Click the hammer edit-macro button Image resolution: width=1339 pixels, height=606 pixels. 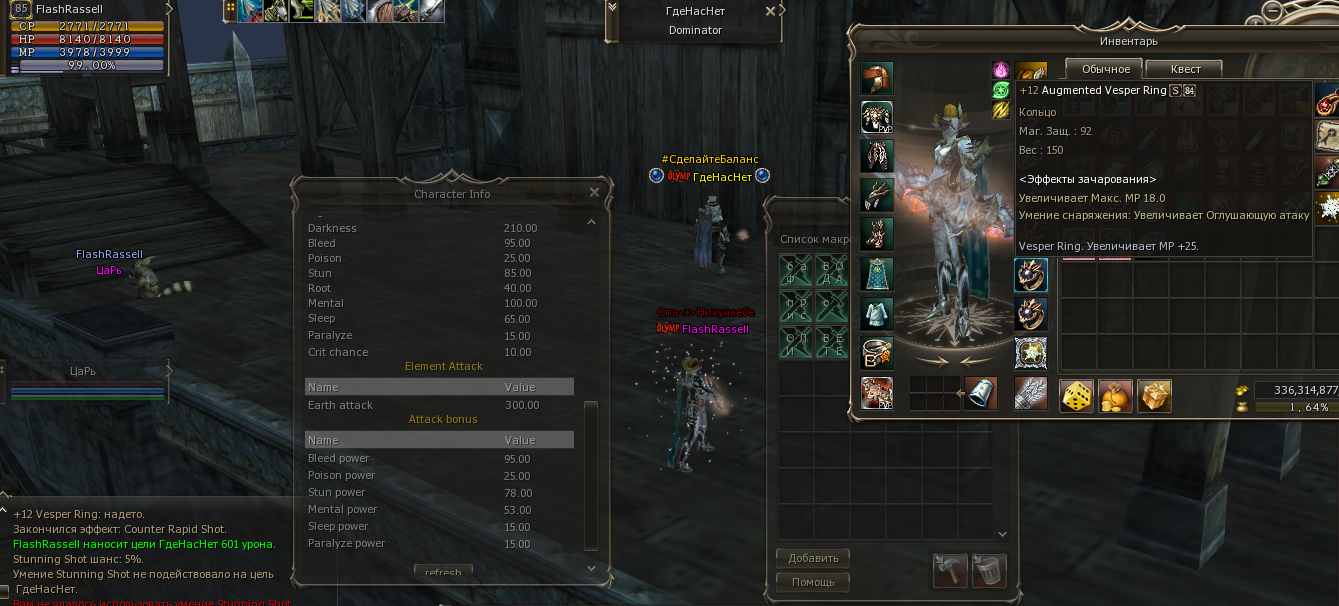950,571
